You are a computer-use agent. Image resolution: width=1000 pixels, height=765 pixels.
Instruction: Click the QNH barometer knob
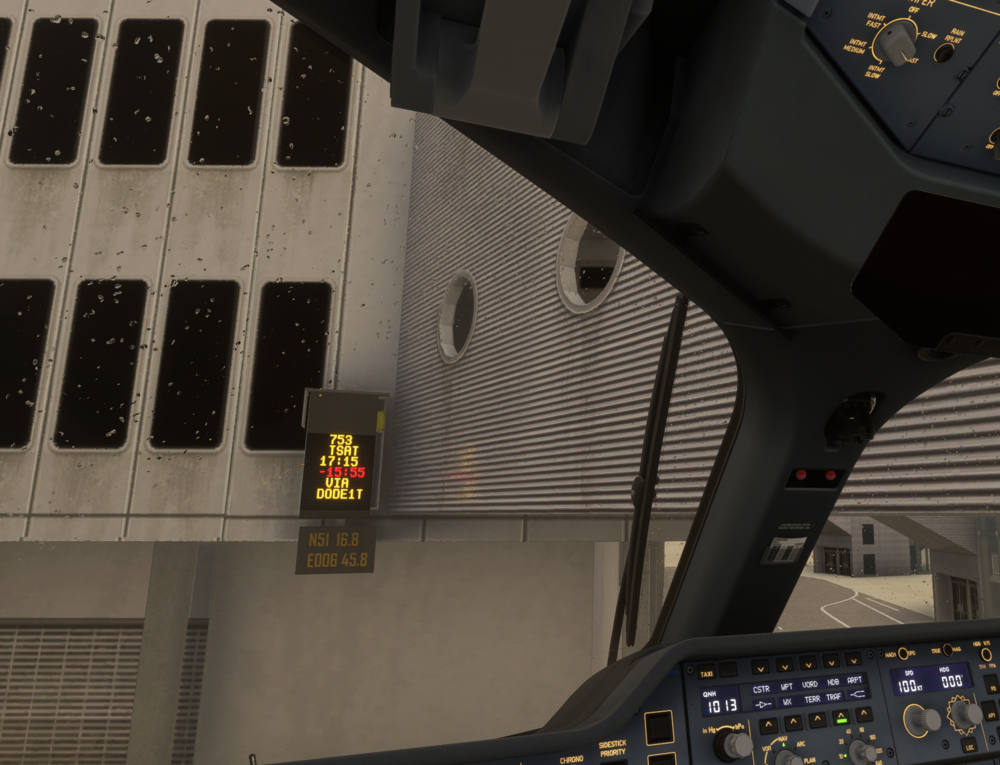737,745
